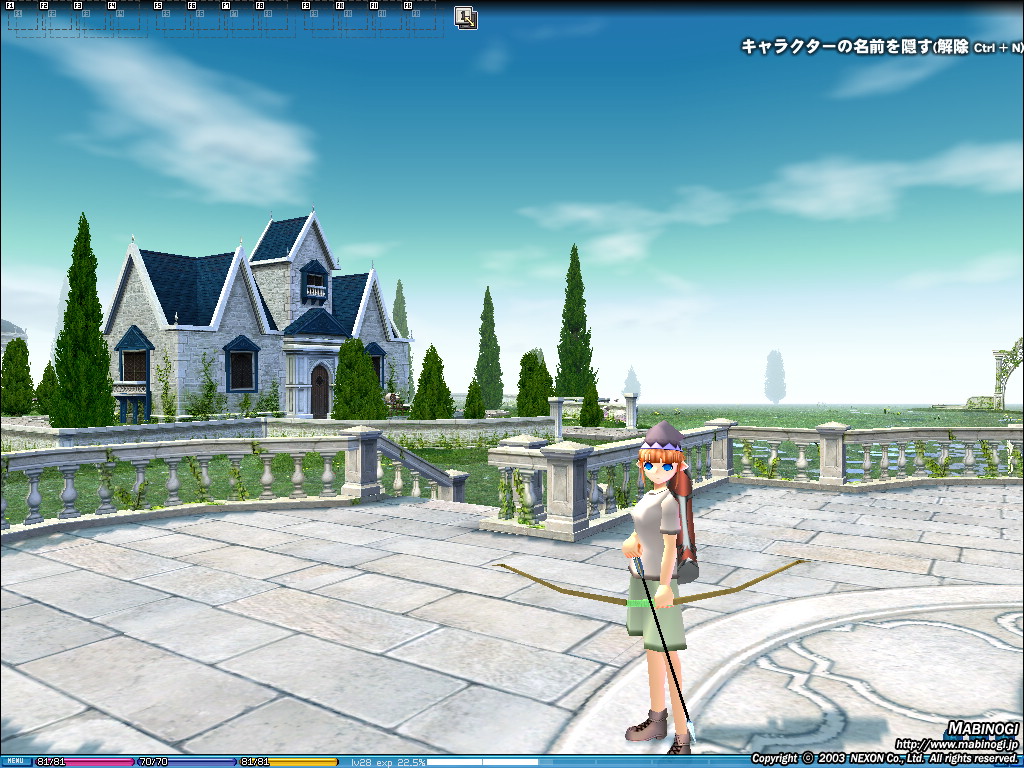
Task: Select the F9 hotkey slot
Action: click(318, 17)
